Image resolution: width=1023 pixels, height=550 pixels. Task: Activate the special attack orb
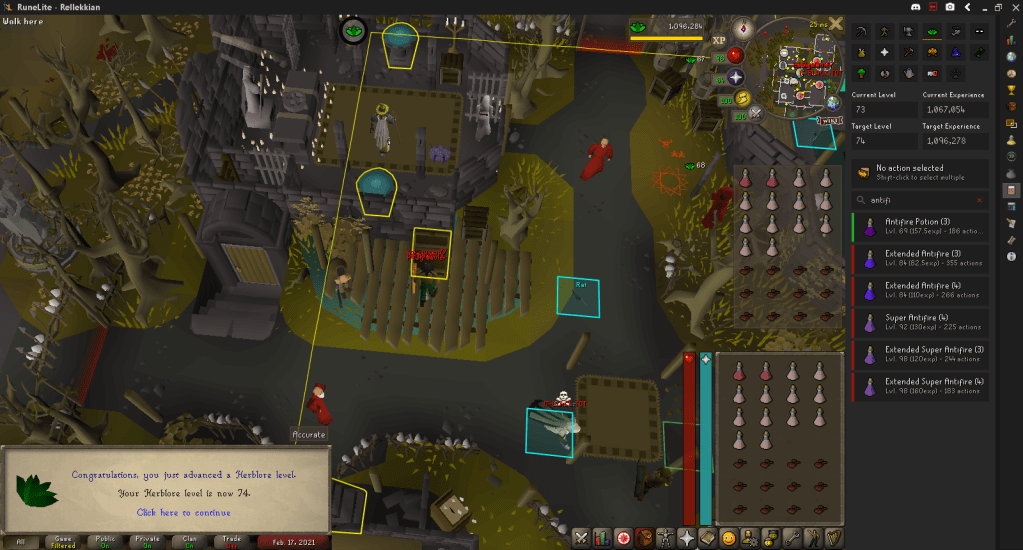coord(755,113)
